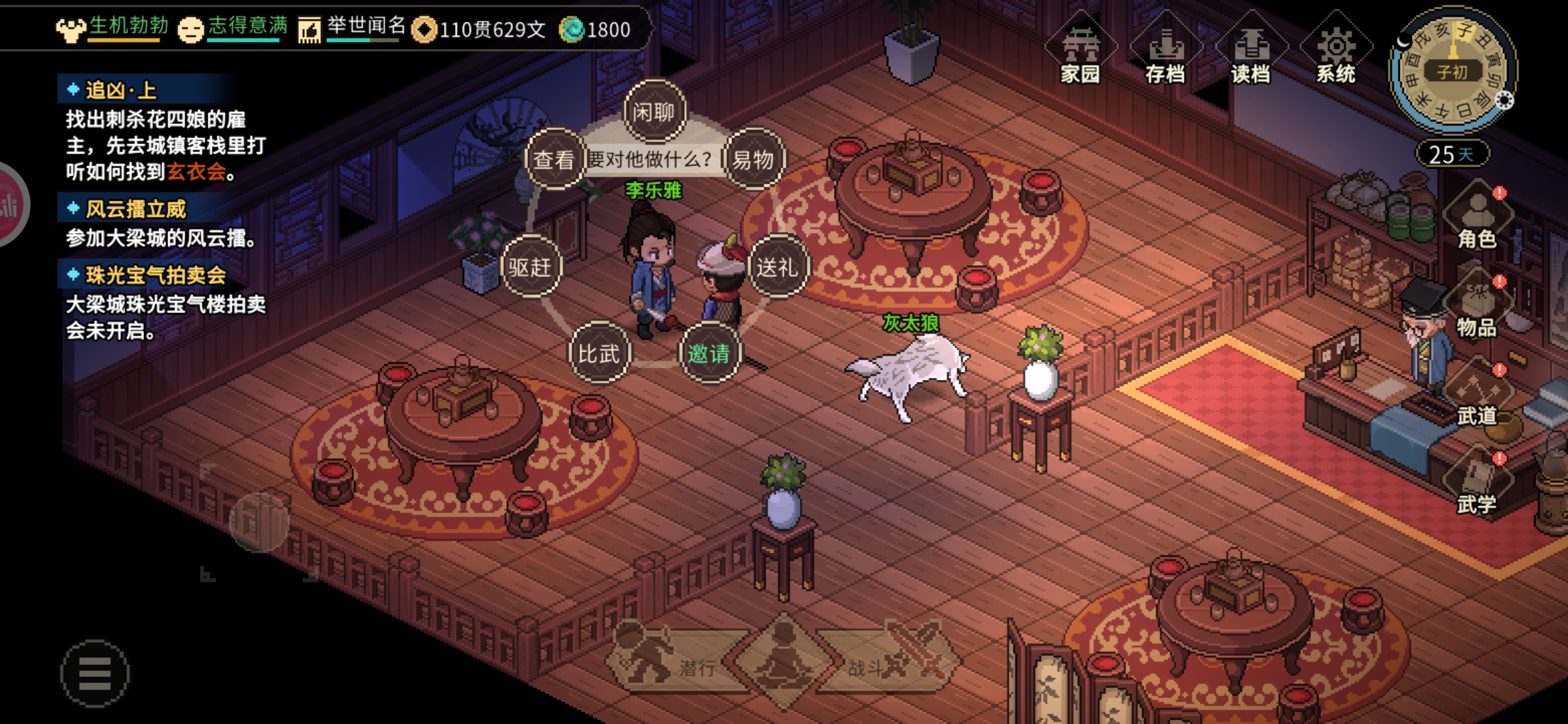Choose 驱赶 to drive him away
1568x724 pixels.
530,267
